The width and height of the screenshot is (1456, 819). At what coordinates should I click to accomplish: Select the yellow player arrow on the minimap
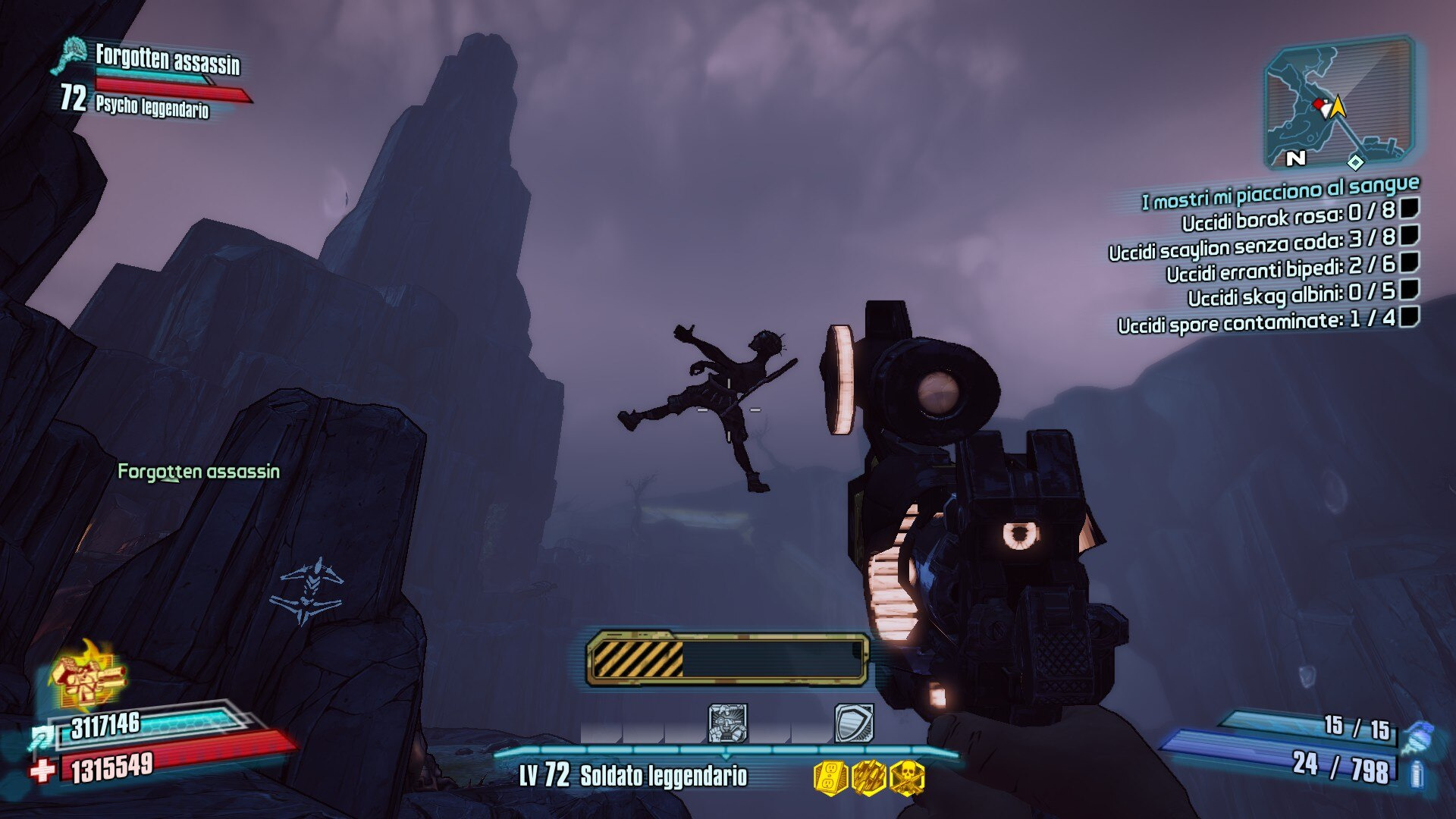1338,107
